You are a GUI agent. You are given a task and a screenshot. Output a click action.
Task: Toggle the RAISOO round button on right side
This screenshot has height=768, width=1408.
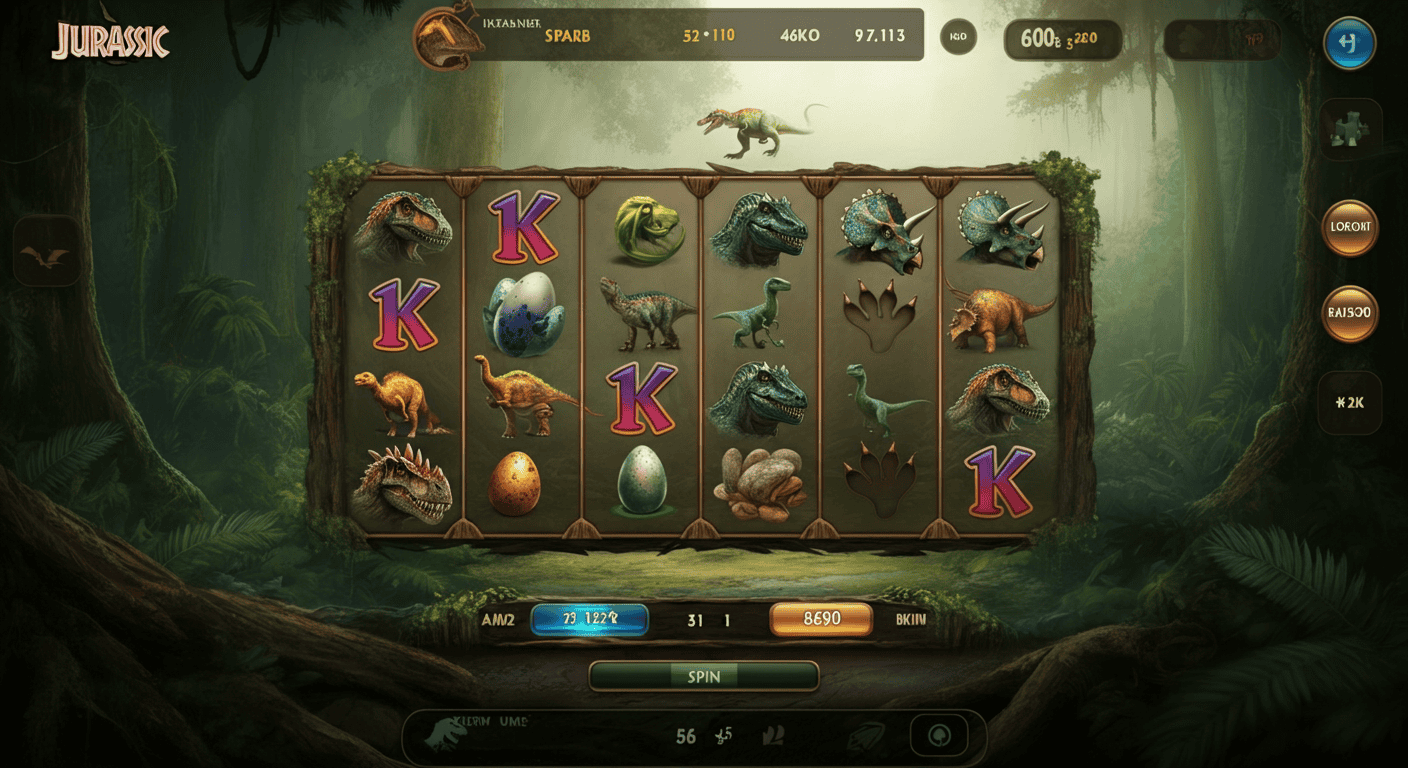coord(1350,313)
